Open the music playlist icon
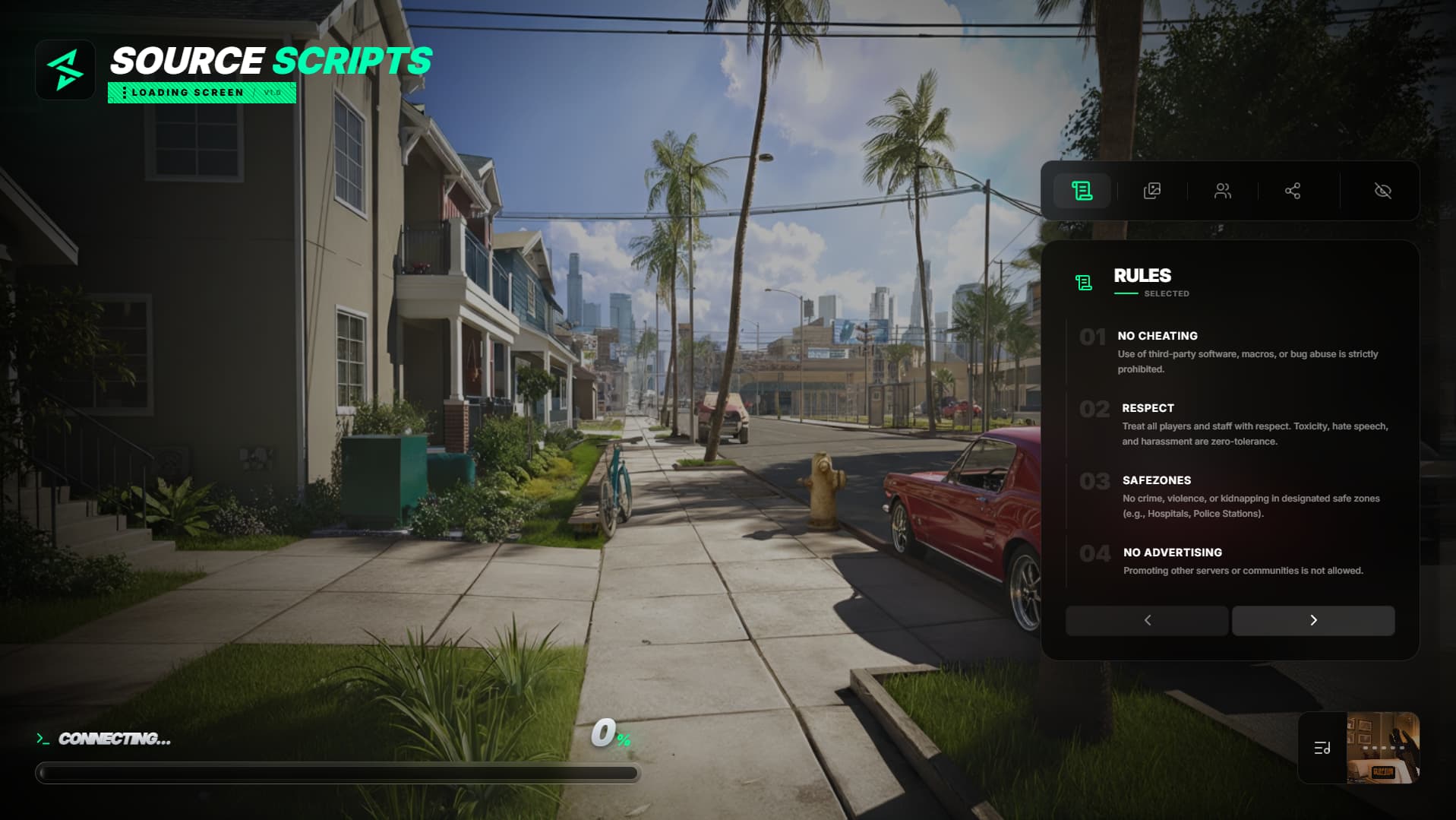 (x=1322, y=748)
